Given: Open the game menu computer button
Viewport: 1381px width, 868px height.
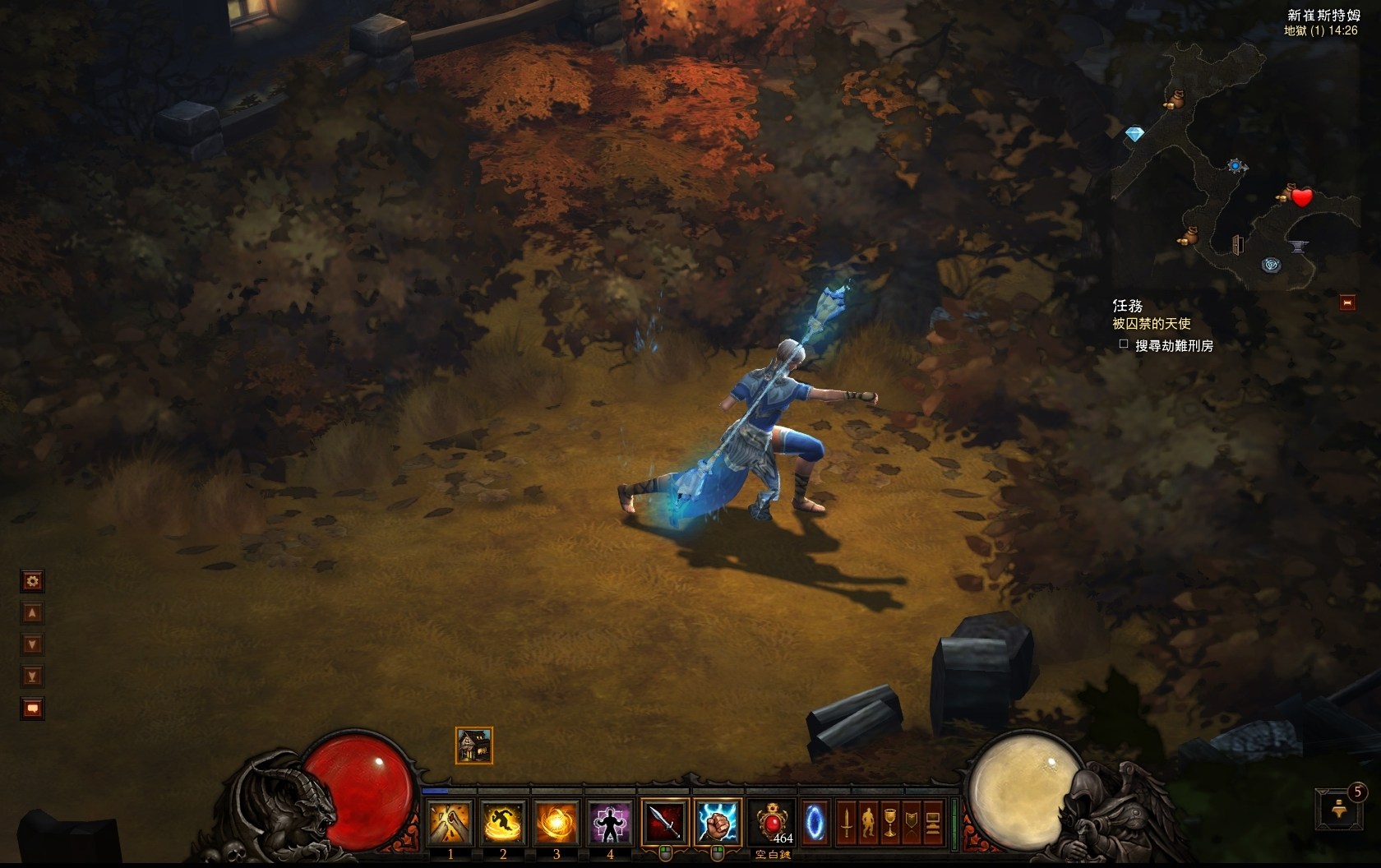Looking at the screenshot, I should pyautogui.click(x=932, y=823).
